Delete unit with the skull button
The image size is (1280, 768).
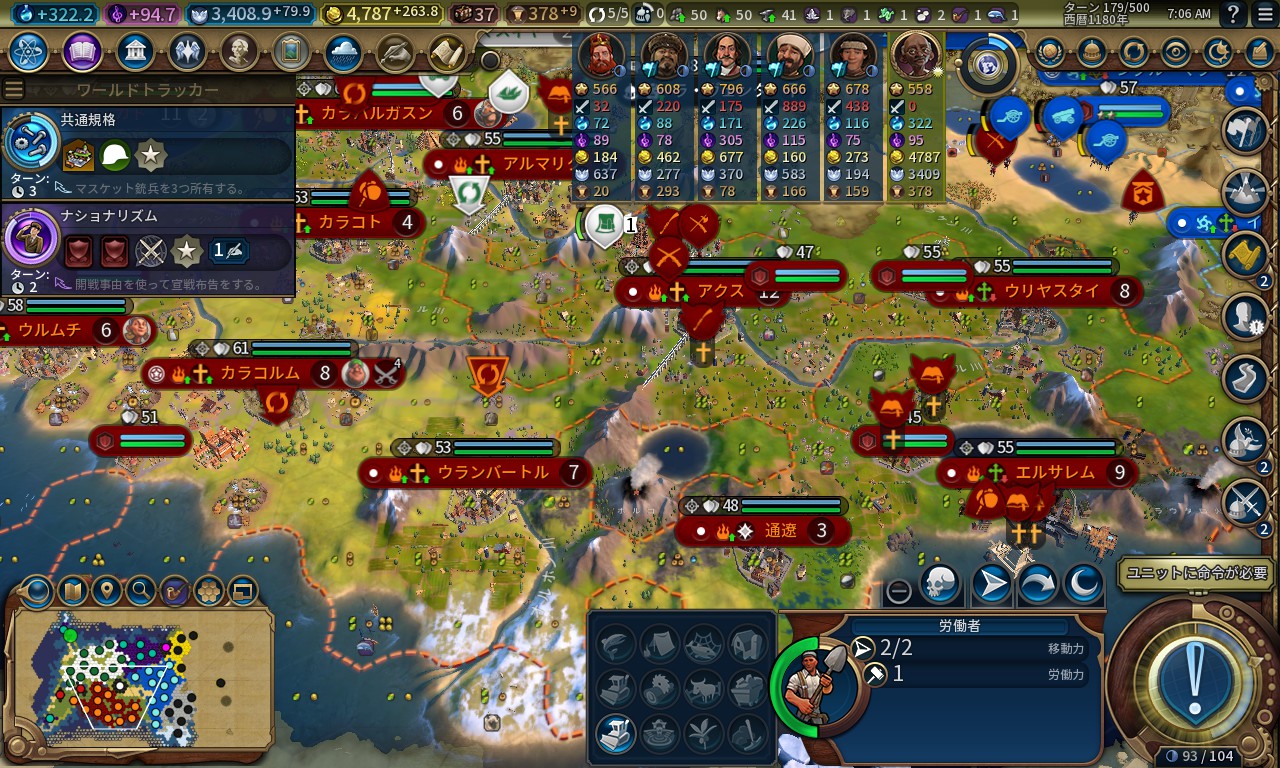click(x=939, y=584)
